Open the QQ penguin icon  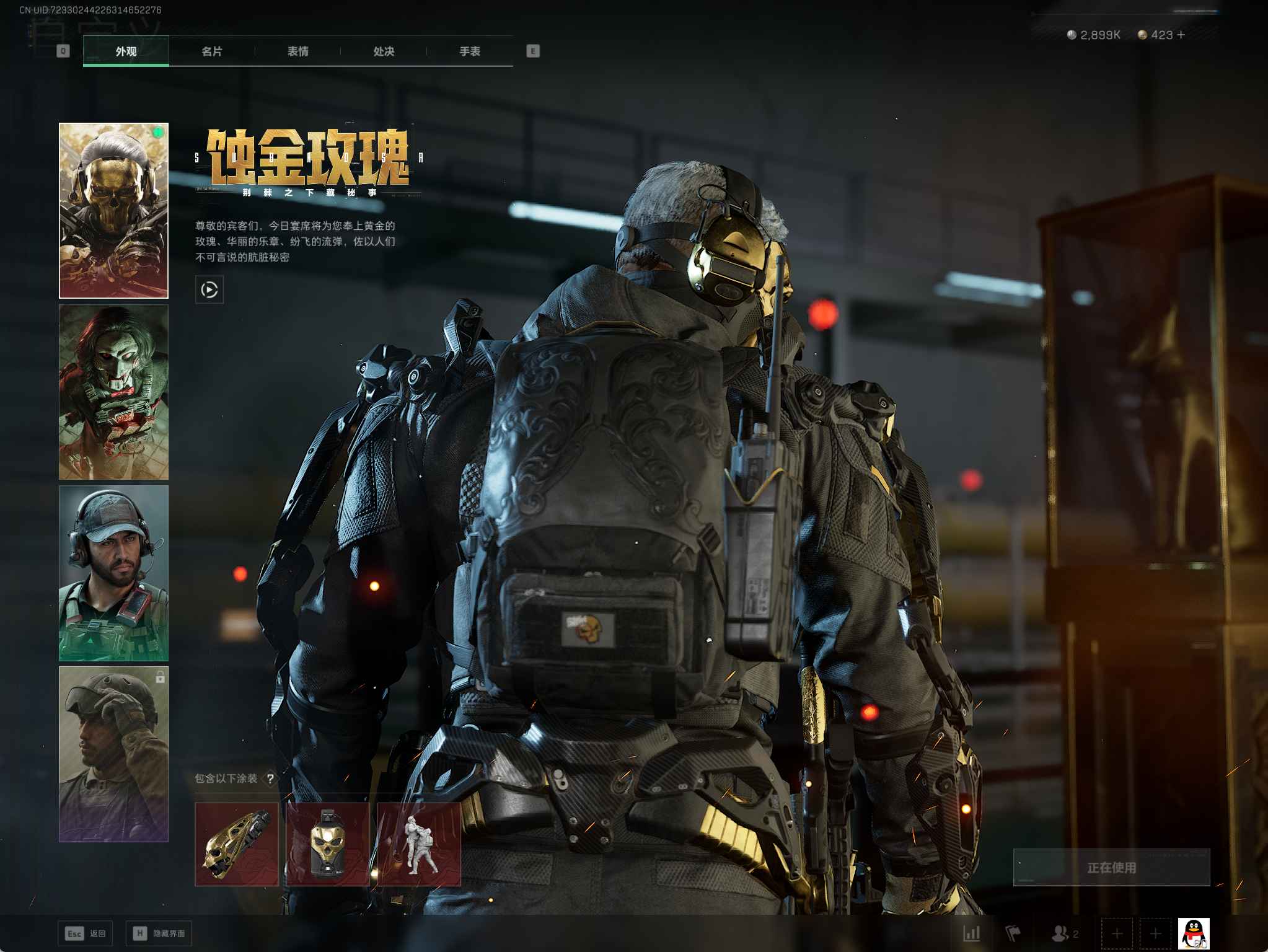pyautogui.click(x=1194, y=933)
